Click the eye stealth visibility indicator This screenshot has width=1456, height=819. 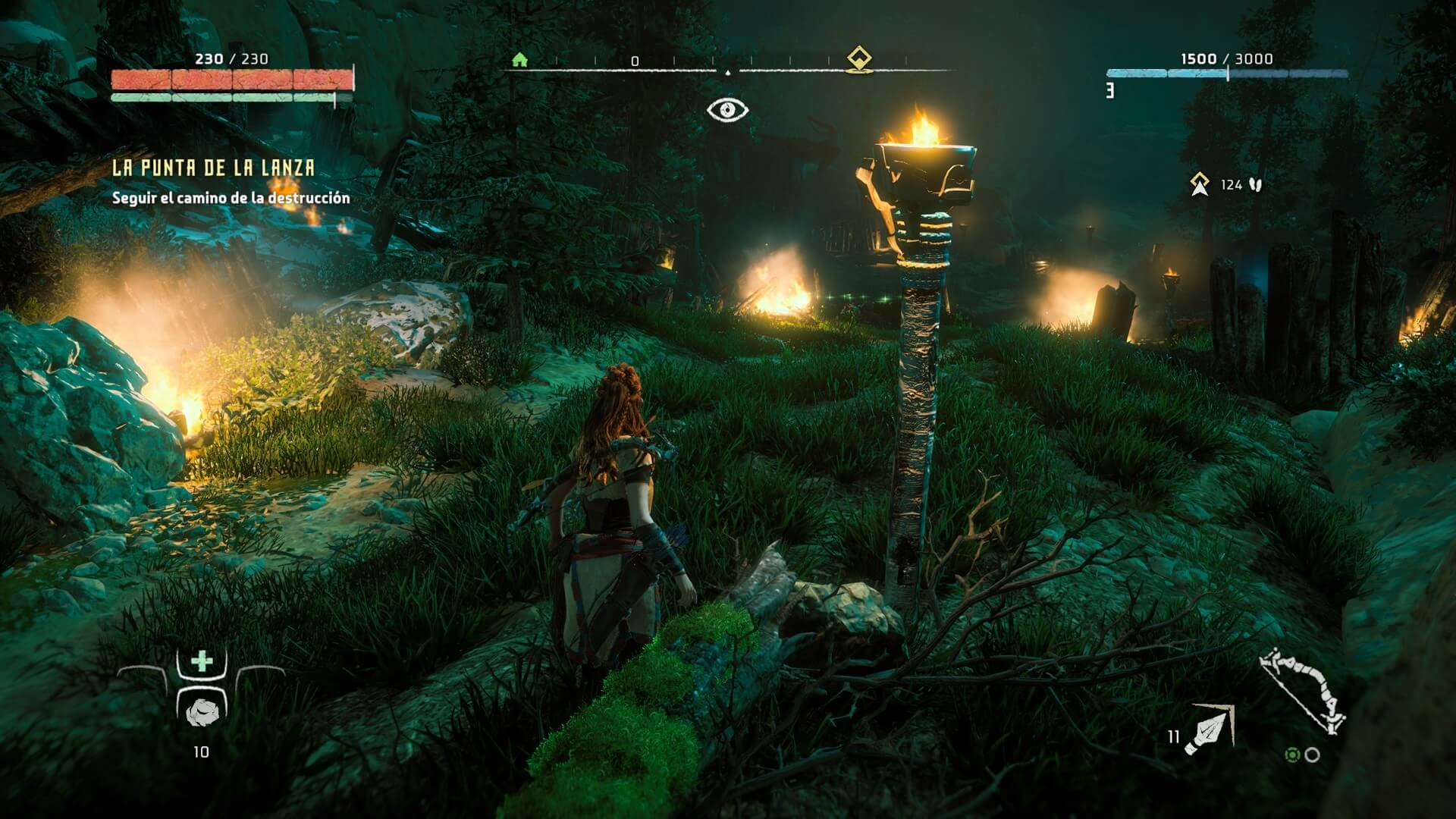tap(727, 110)
